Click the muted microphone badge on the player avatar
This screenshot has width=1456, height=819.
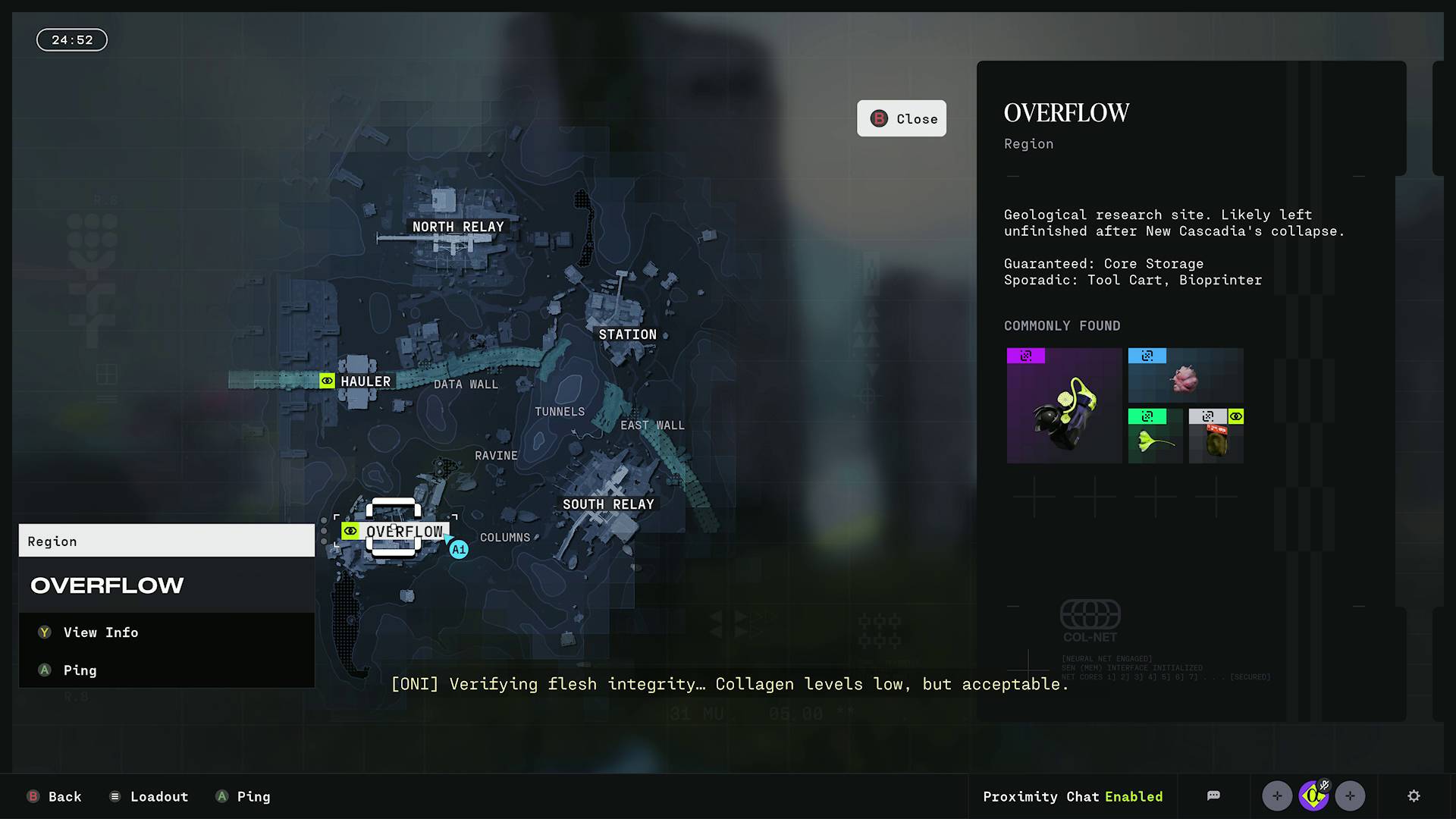pyautogui.click(x=1324, y=786)
